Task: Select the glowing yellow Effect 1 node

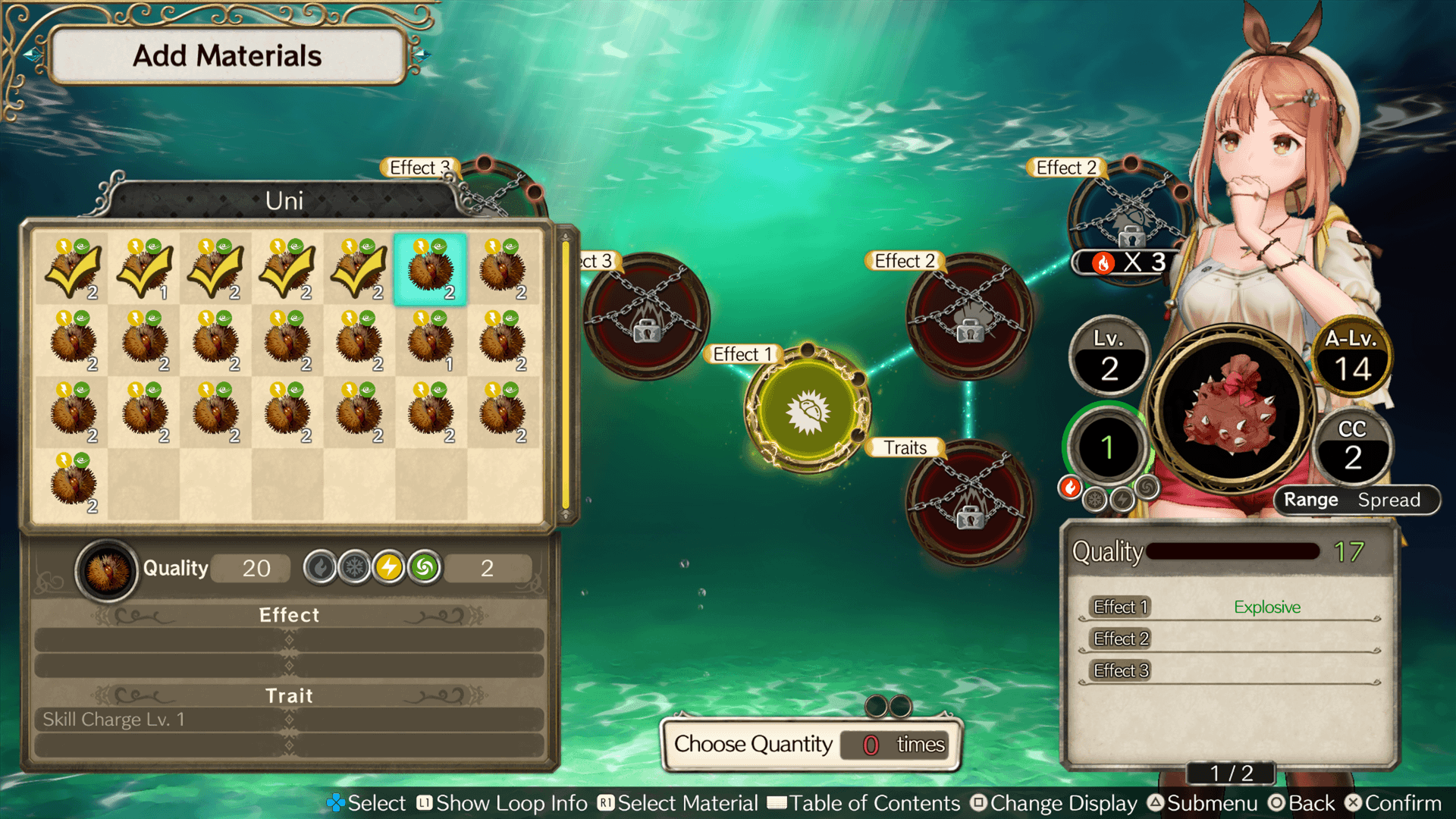Action: pos(808,410)
